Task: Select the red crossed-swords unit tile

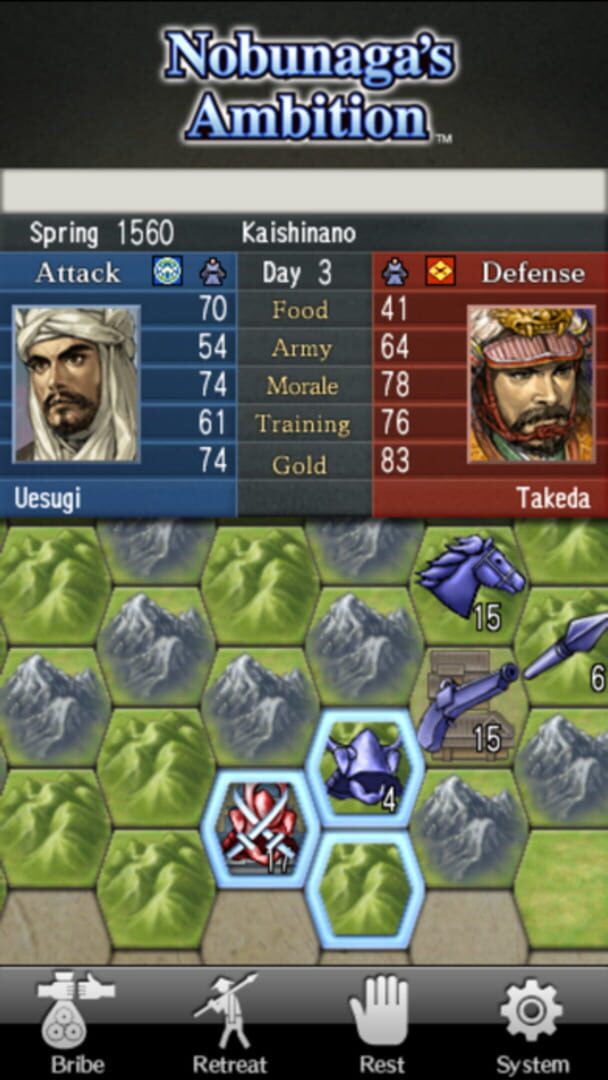Action: 261,826
